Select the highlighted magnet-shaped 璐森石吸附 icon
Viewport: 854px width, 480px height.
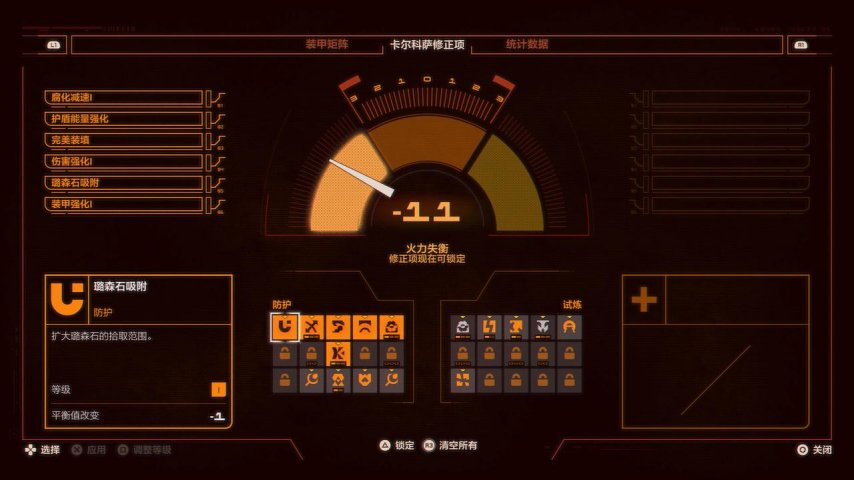click(285, 327)
